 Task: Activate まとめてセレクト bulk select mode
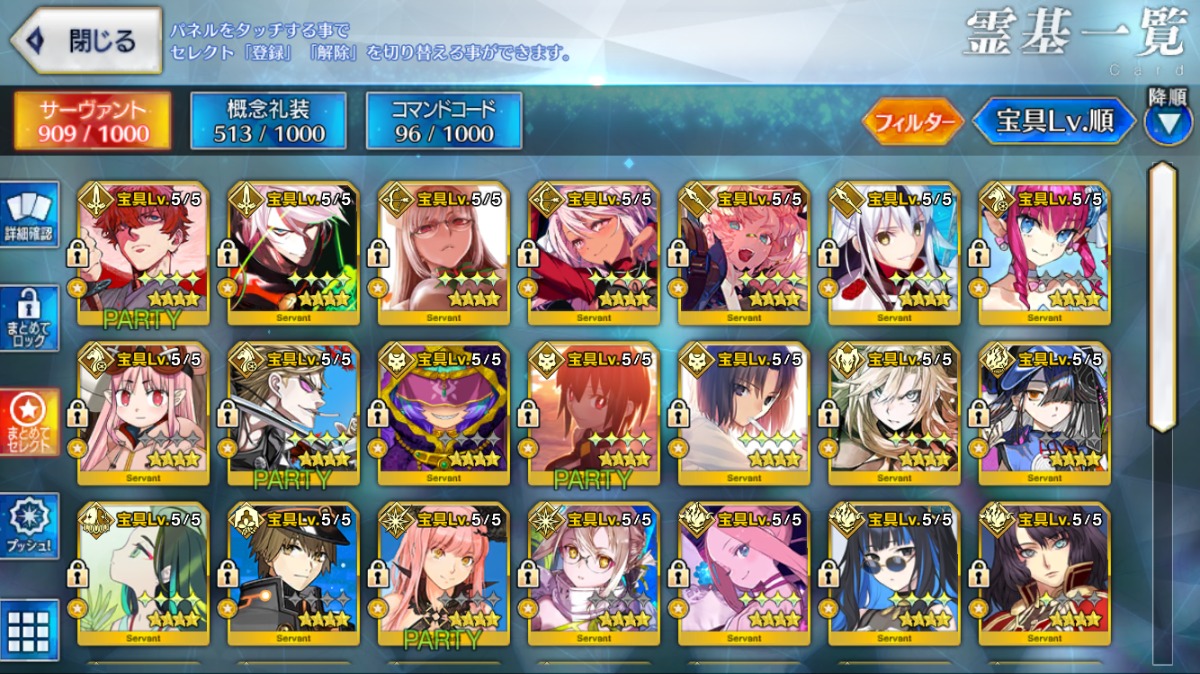pos(29,421)
